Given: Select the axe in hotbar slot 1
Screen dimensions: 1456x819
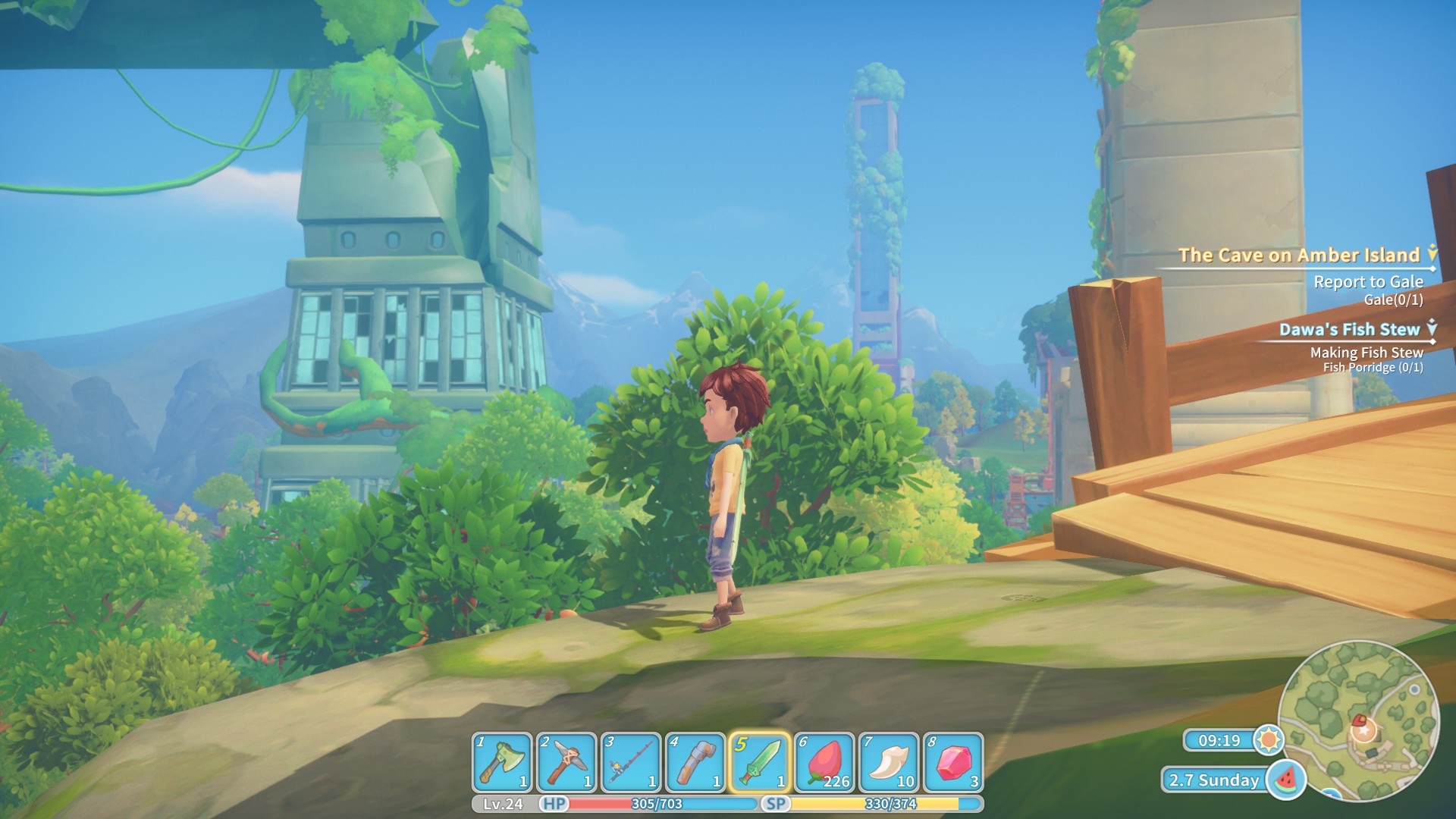Looking at the screenshot, I should pos(502,761).
